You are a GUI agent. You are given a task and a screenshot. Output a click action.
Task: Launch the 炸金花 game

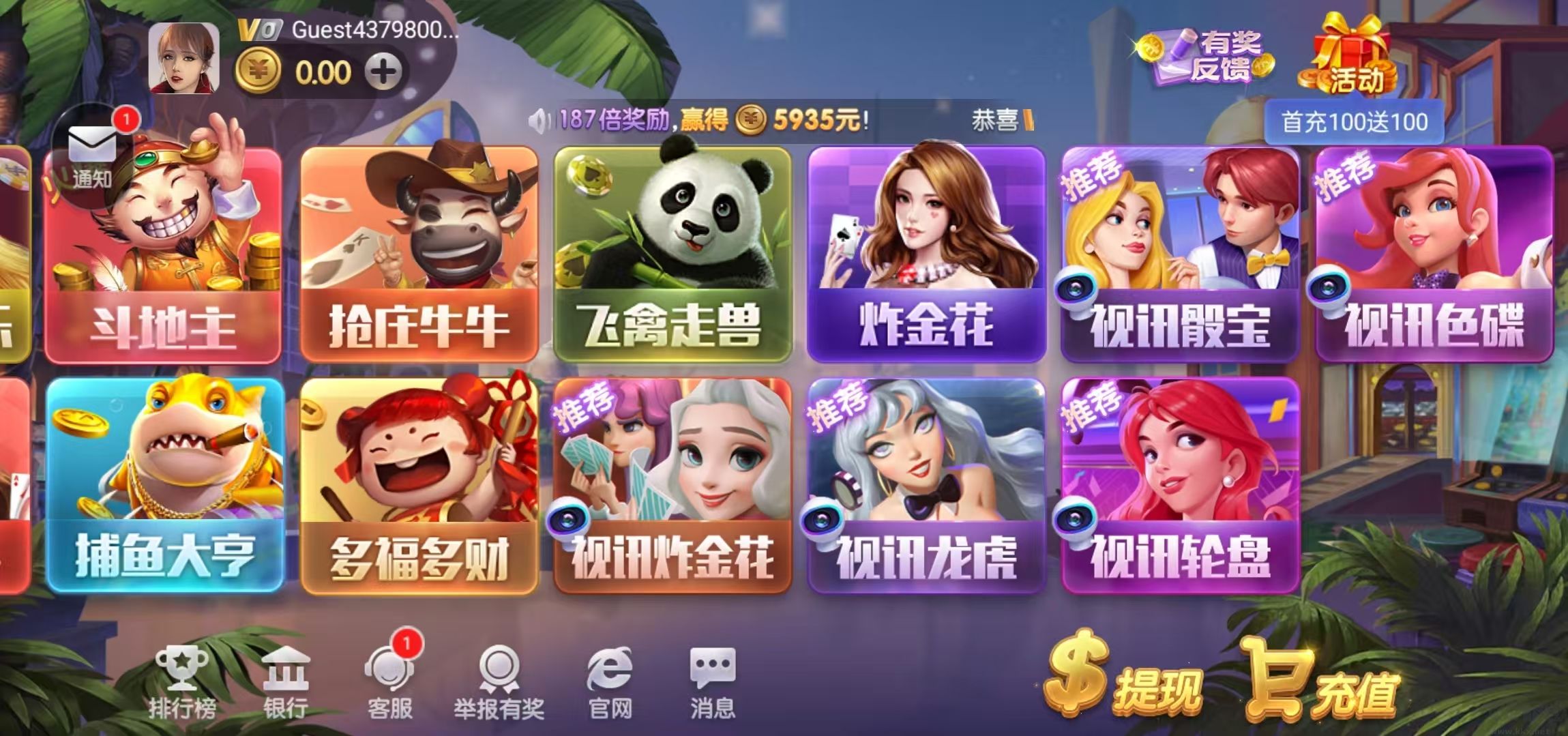point(924,252)
